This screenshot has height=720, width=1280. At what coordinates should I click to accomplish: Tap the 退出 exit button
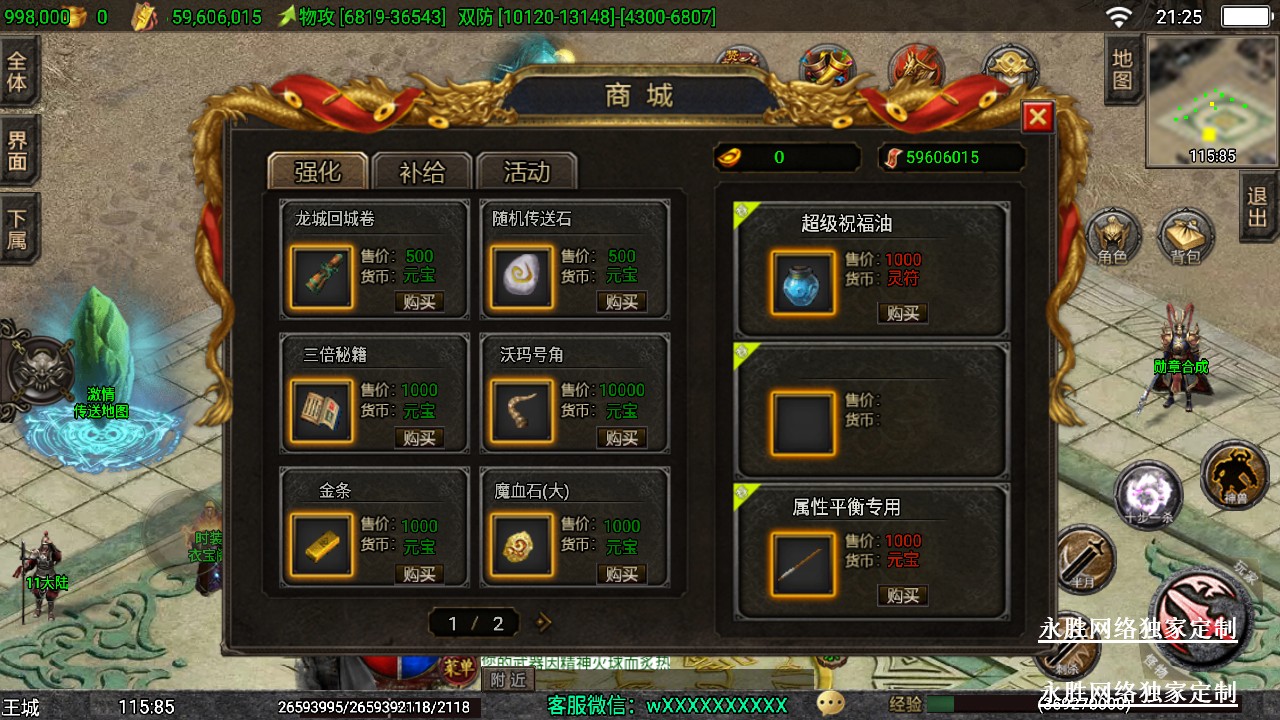[x=1258, y=207]
